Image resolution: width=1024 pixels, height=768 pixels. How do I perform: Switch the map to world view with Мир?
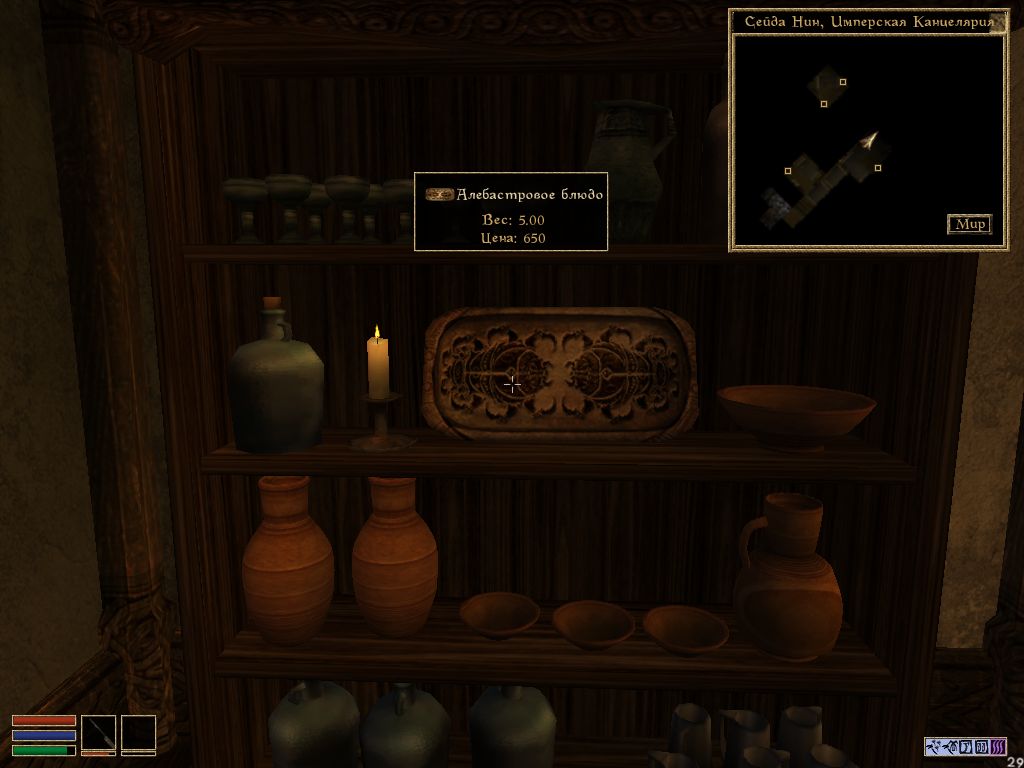coord(969,224)
